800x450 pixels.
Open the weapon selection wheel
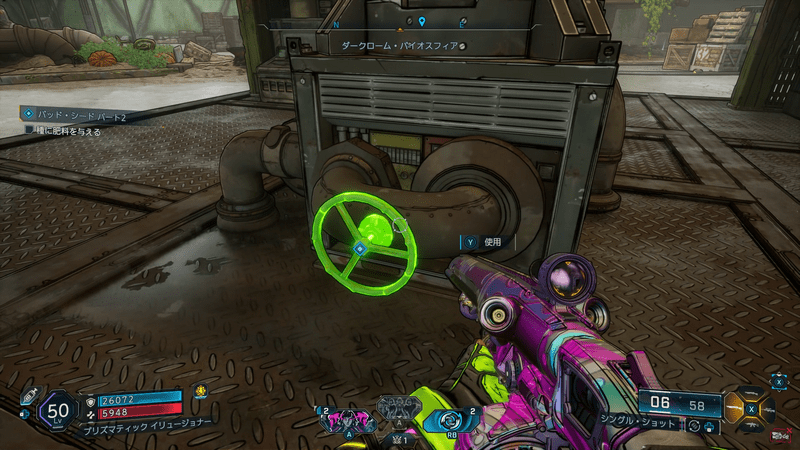click(x=750, y=406)
